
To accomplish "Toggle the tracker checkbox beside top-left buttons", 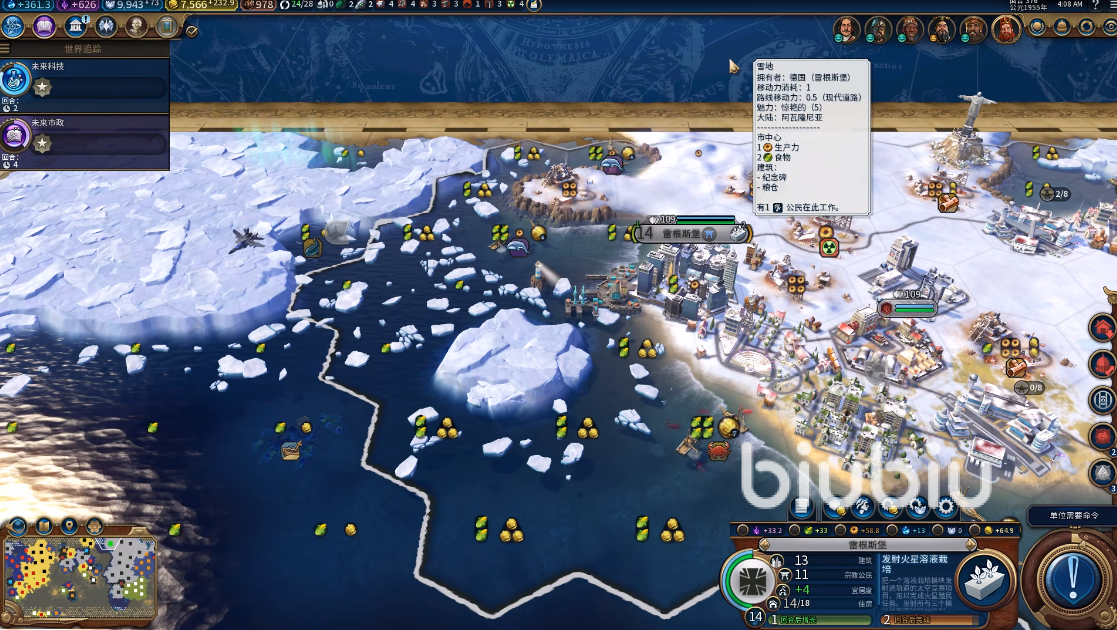I will (x=192, y=31).
